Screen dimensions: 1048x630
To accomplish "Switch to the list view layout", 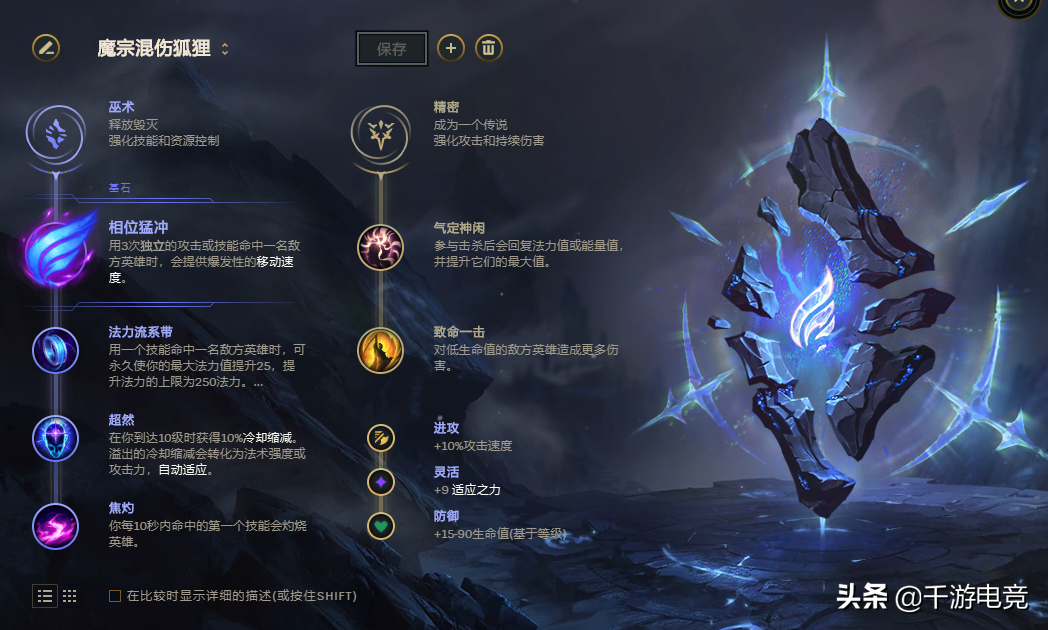I will [46, 596].
